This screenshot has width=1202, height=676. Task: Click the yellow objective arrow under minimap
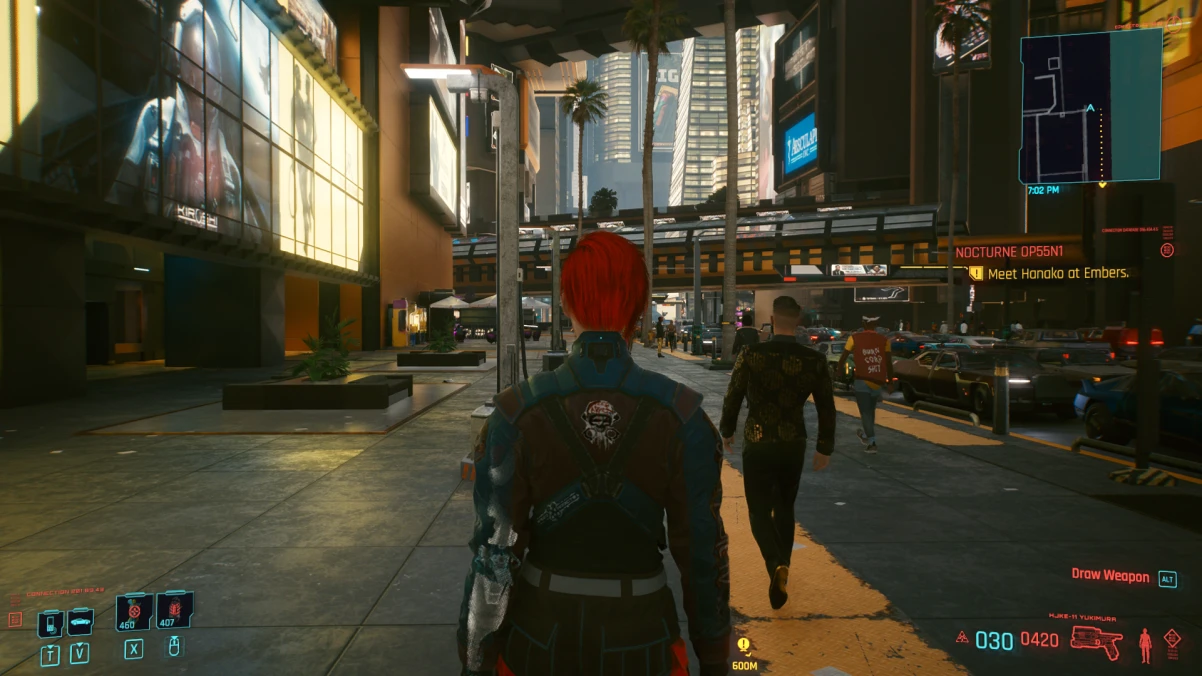pyautogui.click(x=1102, y=184)
